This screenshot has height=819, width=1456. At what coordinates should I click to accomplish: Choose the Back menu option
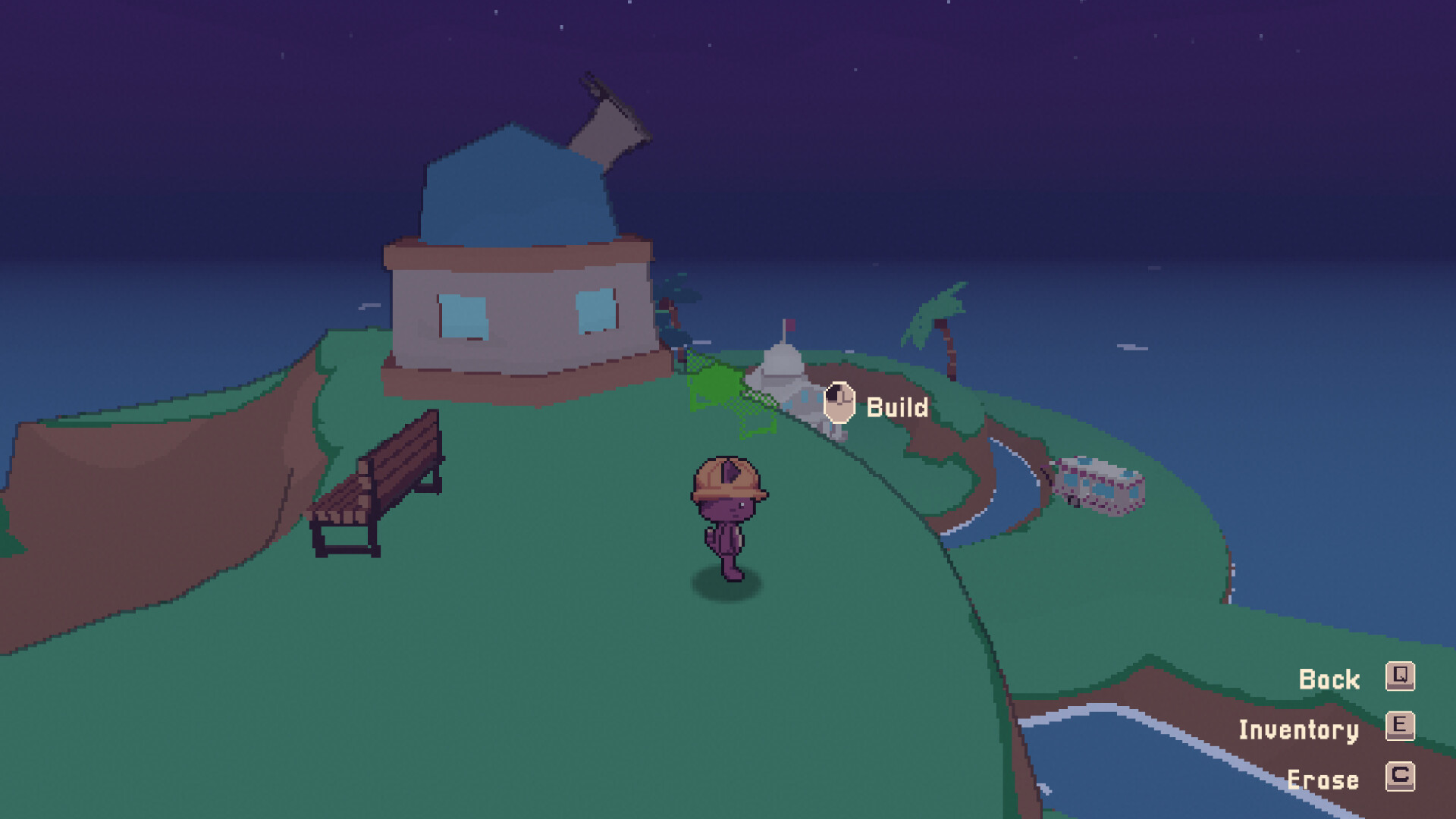coord(1331,679)
